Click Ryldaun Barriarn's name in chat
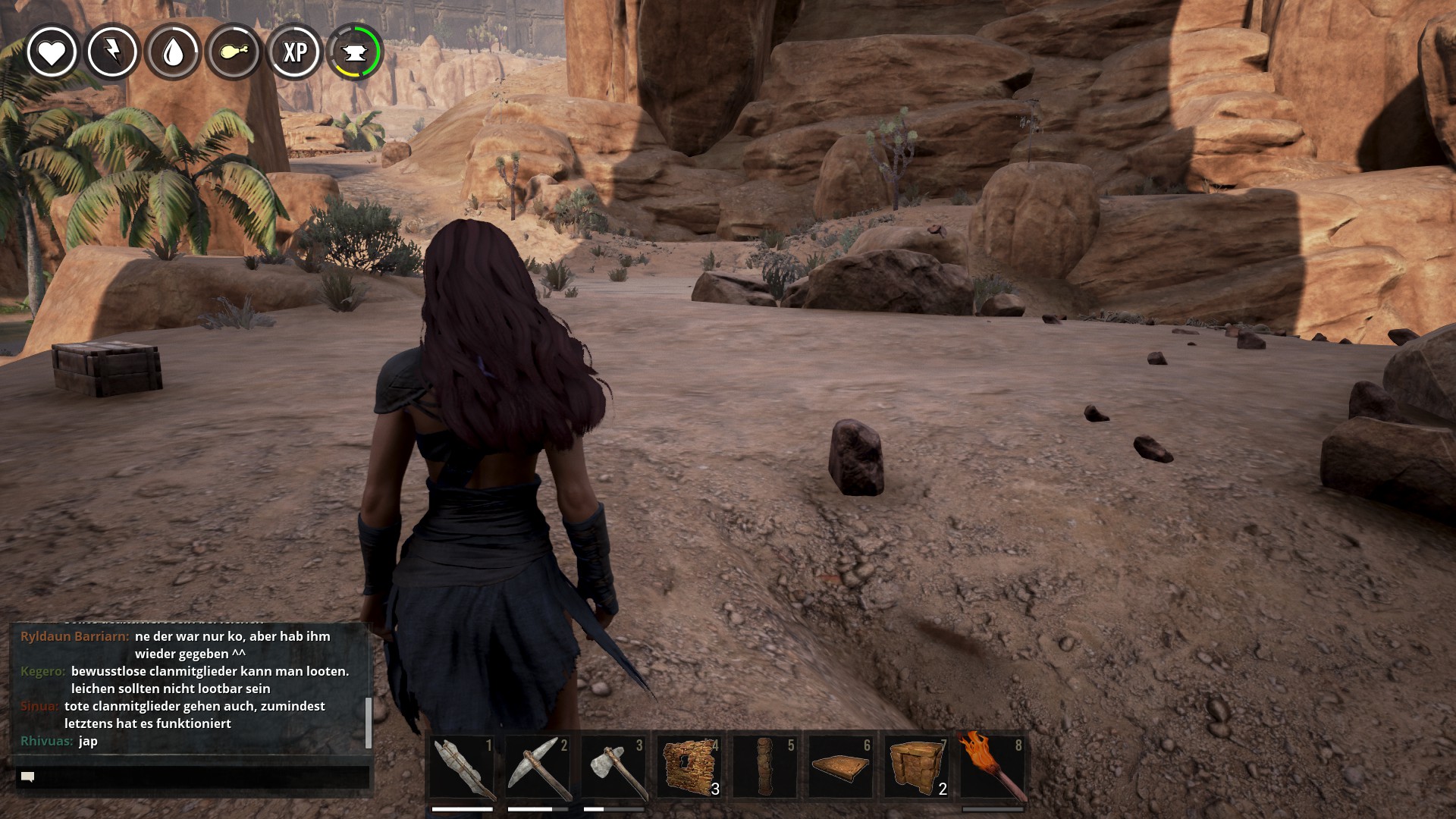This screenshot has height=819, width=1456. pos(74,636)
